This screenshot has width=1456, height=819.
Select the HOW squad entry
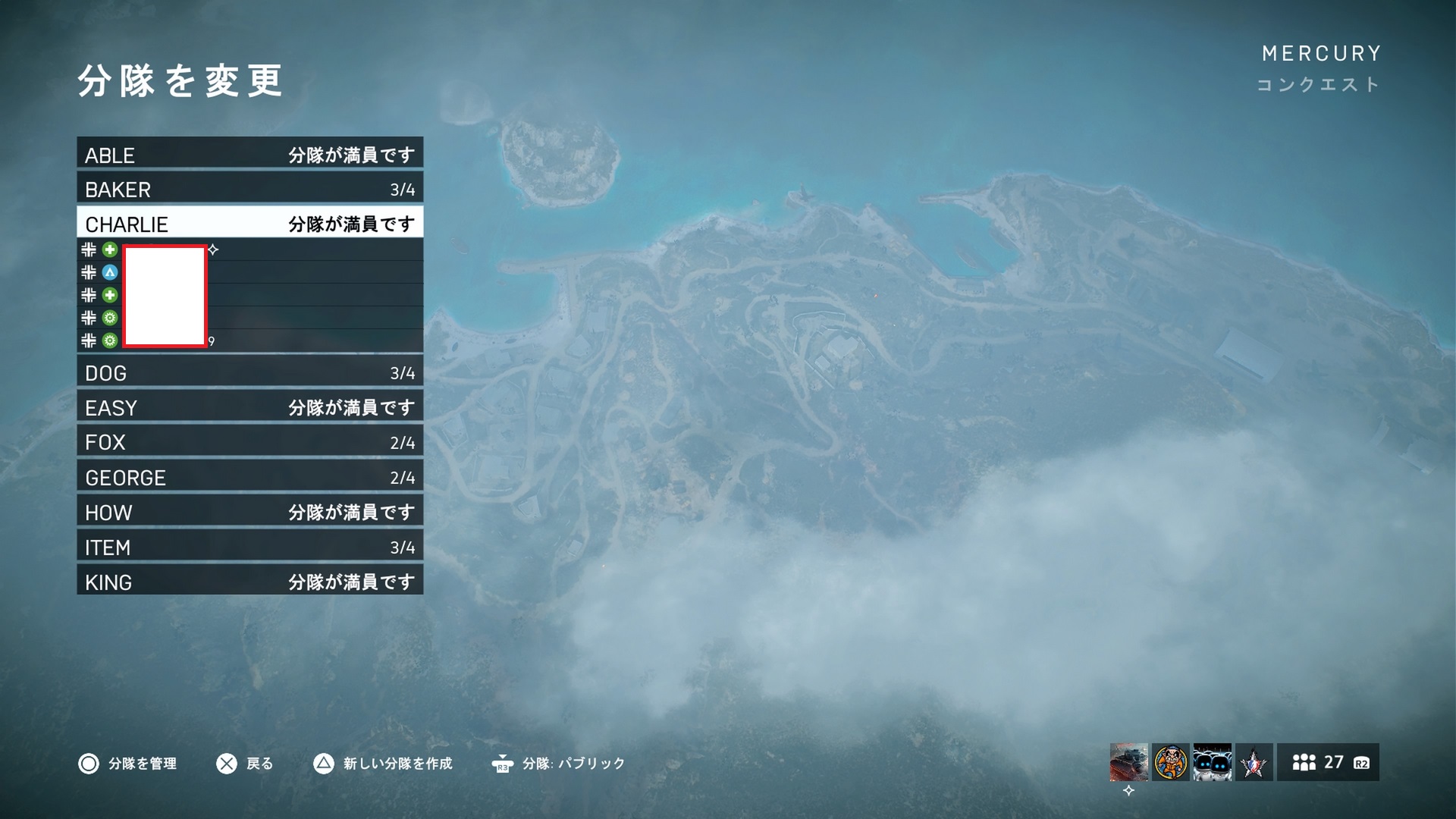249,512
